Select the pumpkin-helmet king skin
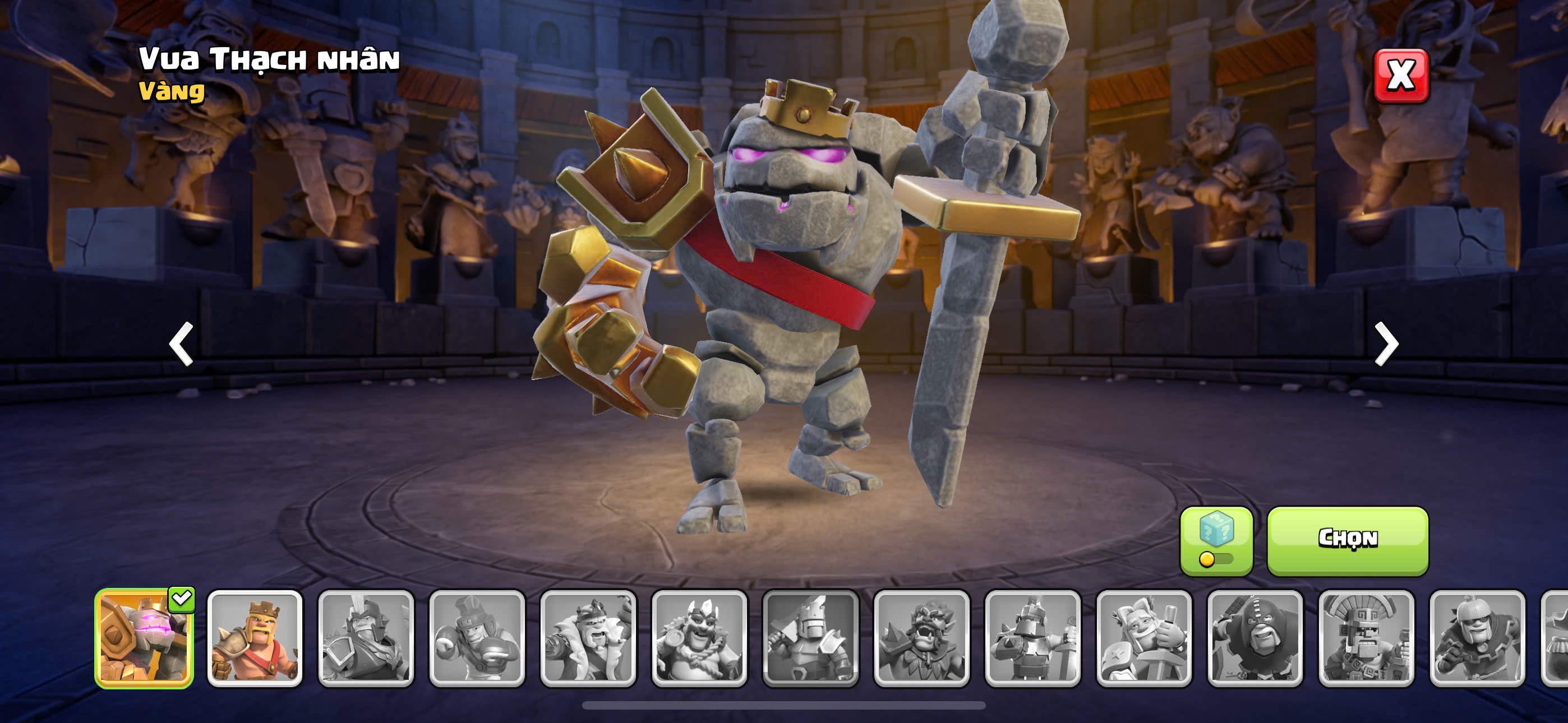 1477,638
